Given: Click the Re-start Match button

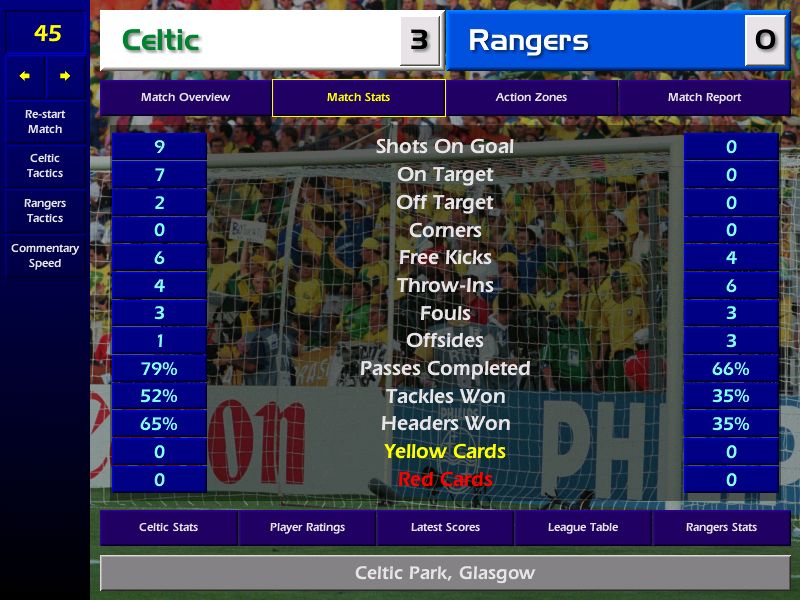Looking at the screenshot, I should point(45,122).
